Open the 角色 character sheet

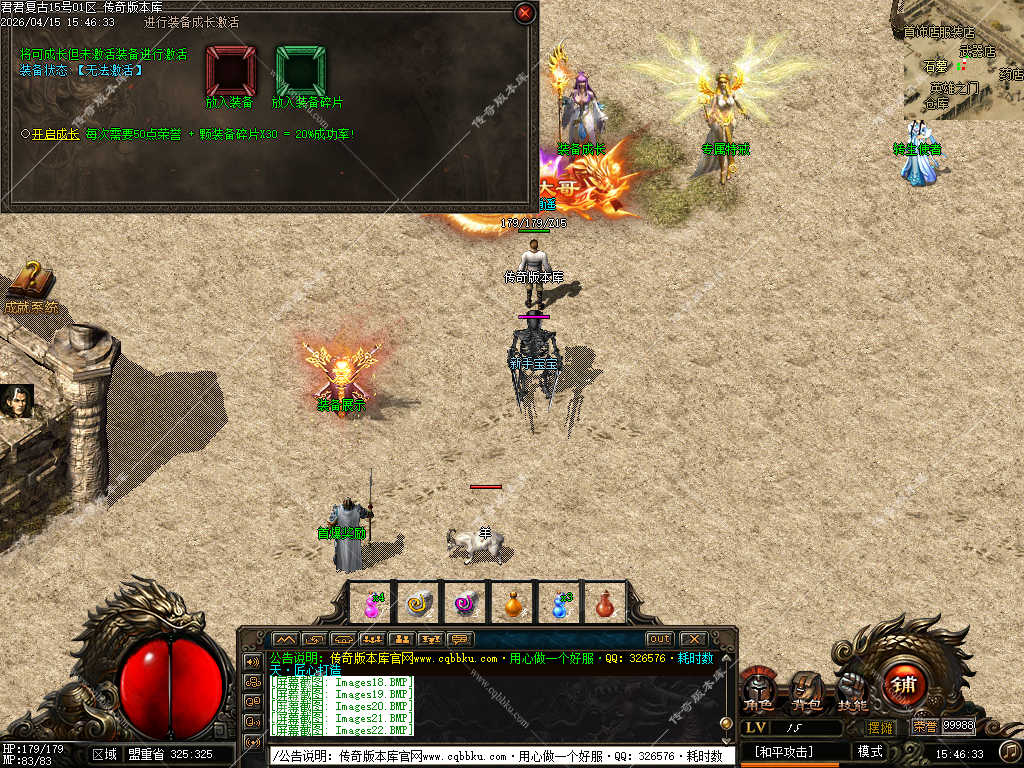[758, 692]
